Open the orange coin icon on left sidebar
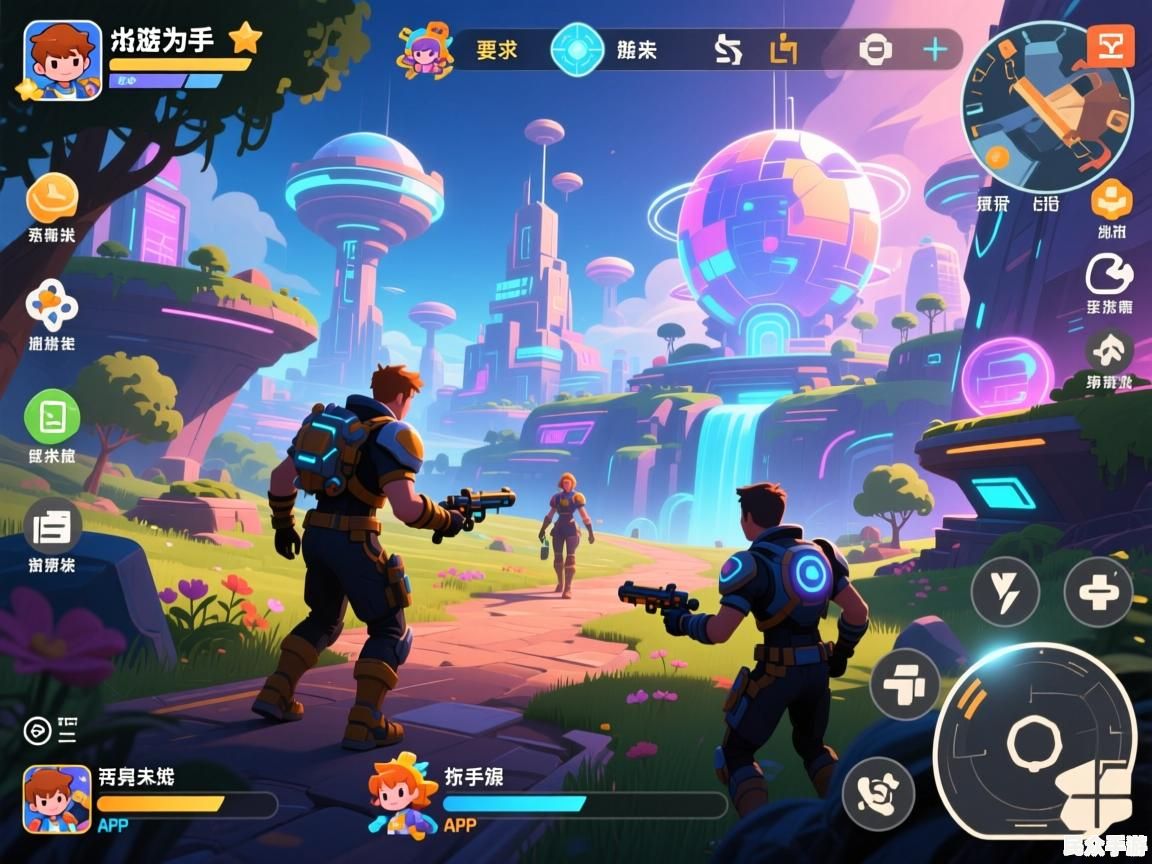 coord(52,198)
